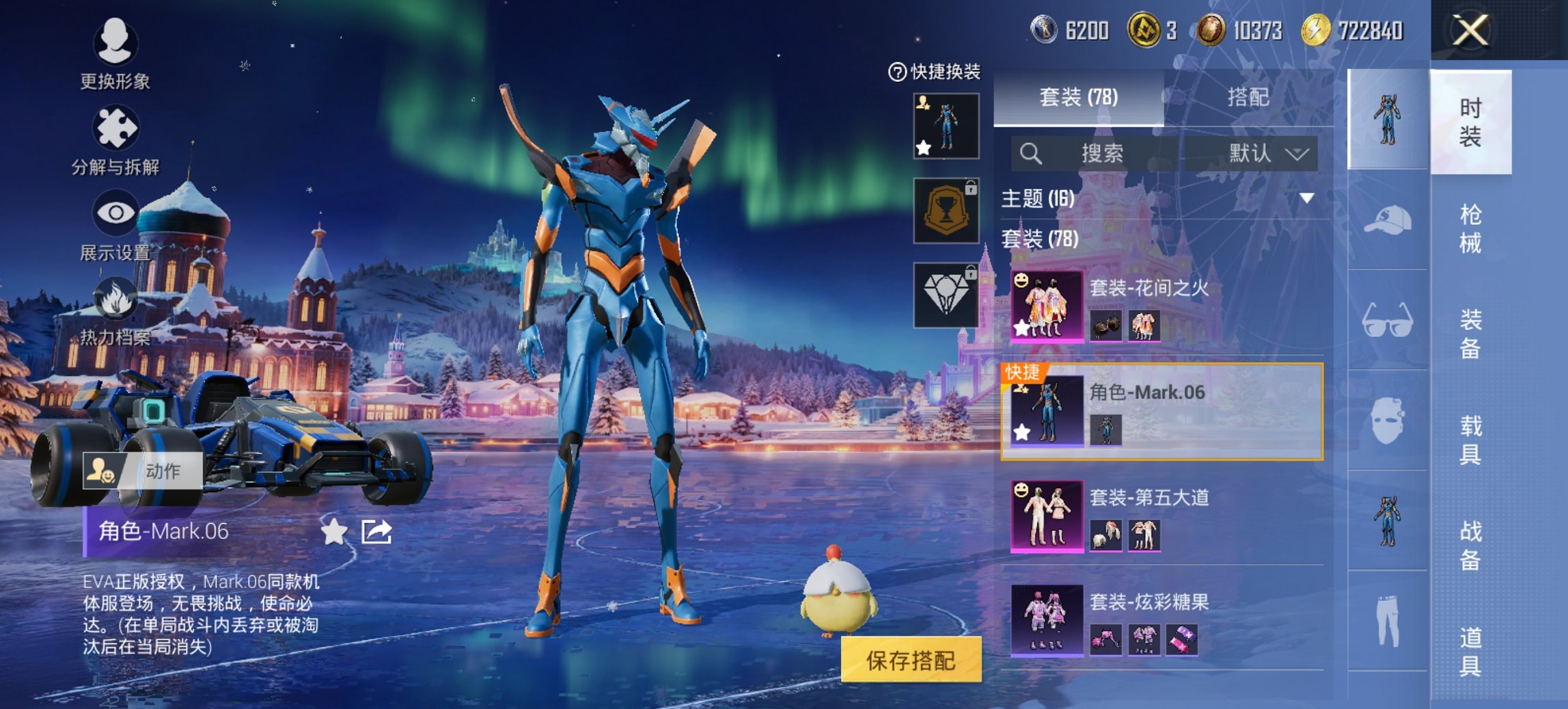Choose the 套装-第五大道 outfit
The width and height of the screenshot is (1568, 709).
[1161, 516]
